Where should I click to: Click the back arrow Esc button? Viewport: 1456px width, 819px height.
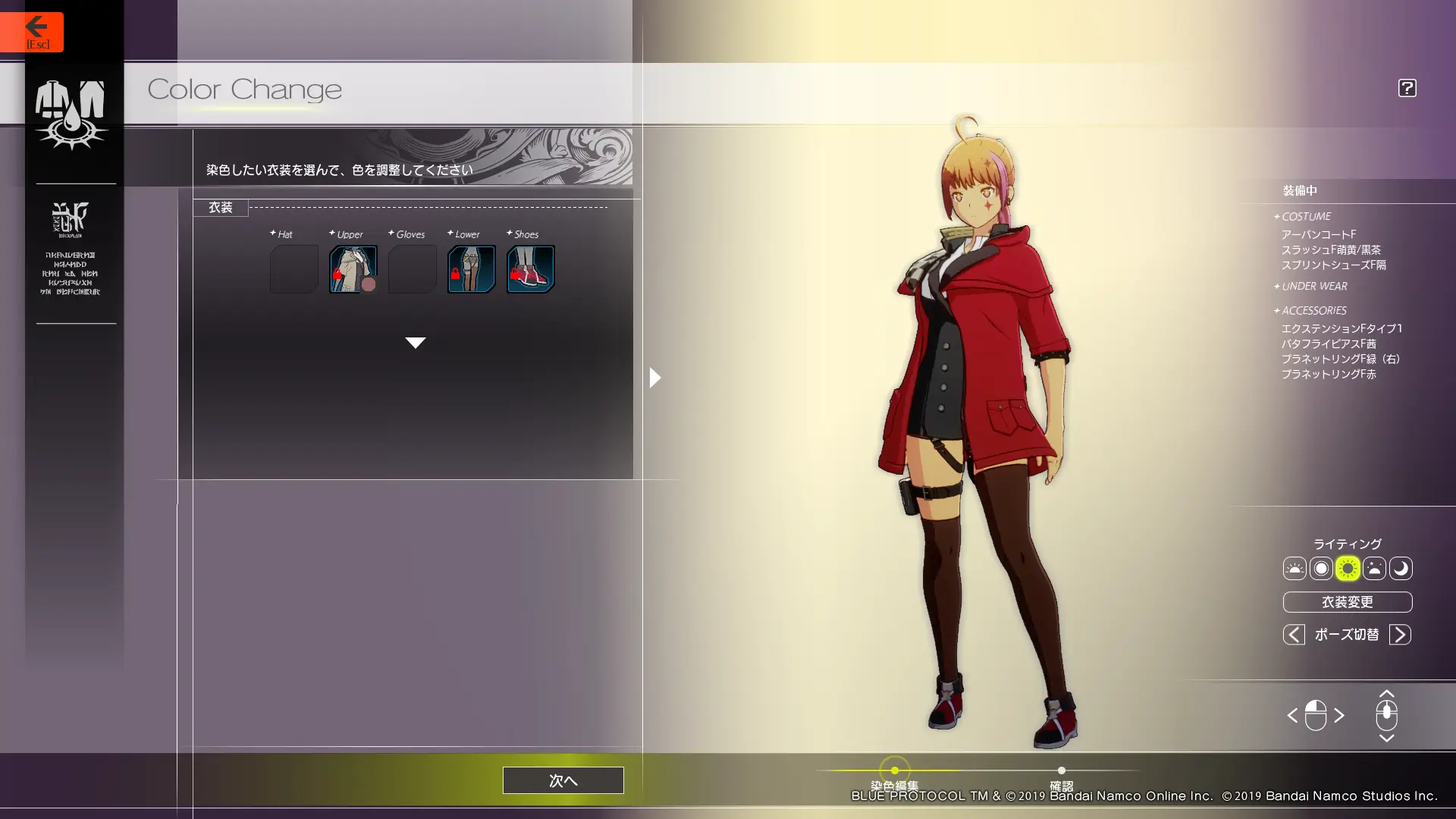point(32,32)
